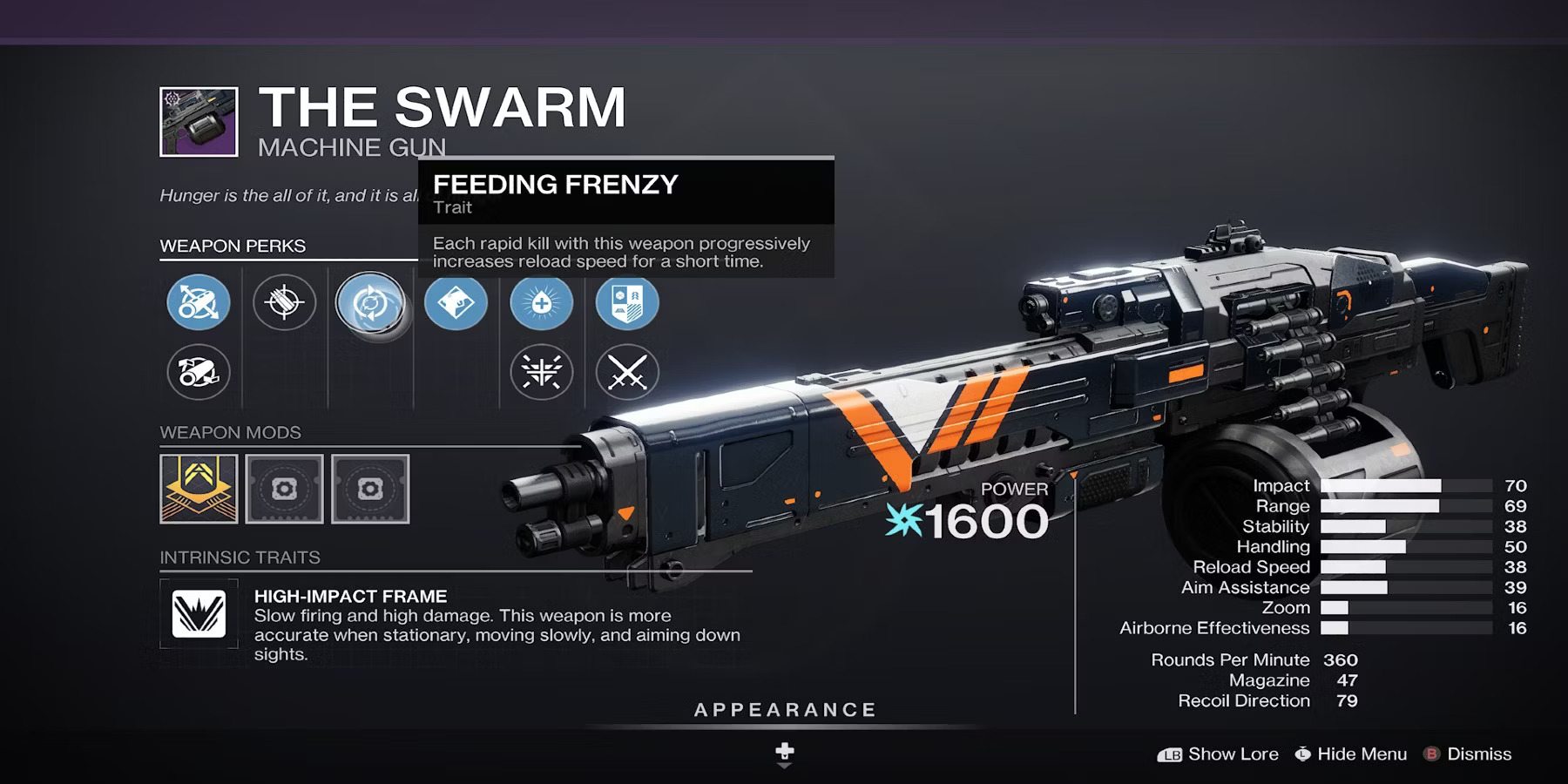Screen dimensions: 1568x784
Task: Expand the Appearance section
Action: click(784, 708)
